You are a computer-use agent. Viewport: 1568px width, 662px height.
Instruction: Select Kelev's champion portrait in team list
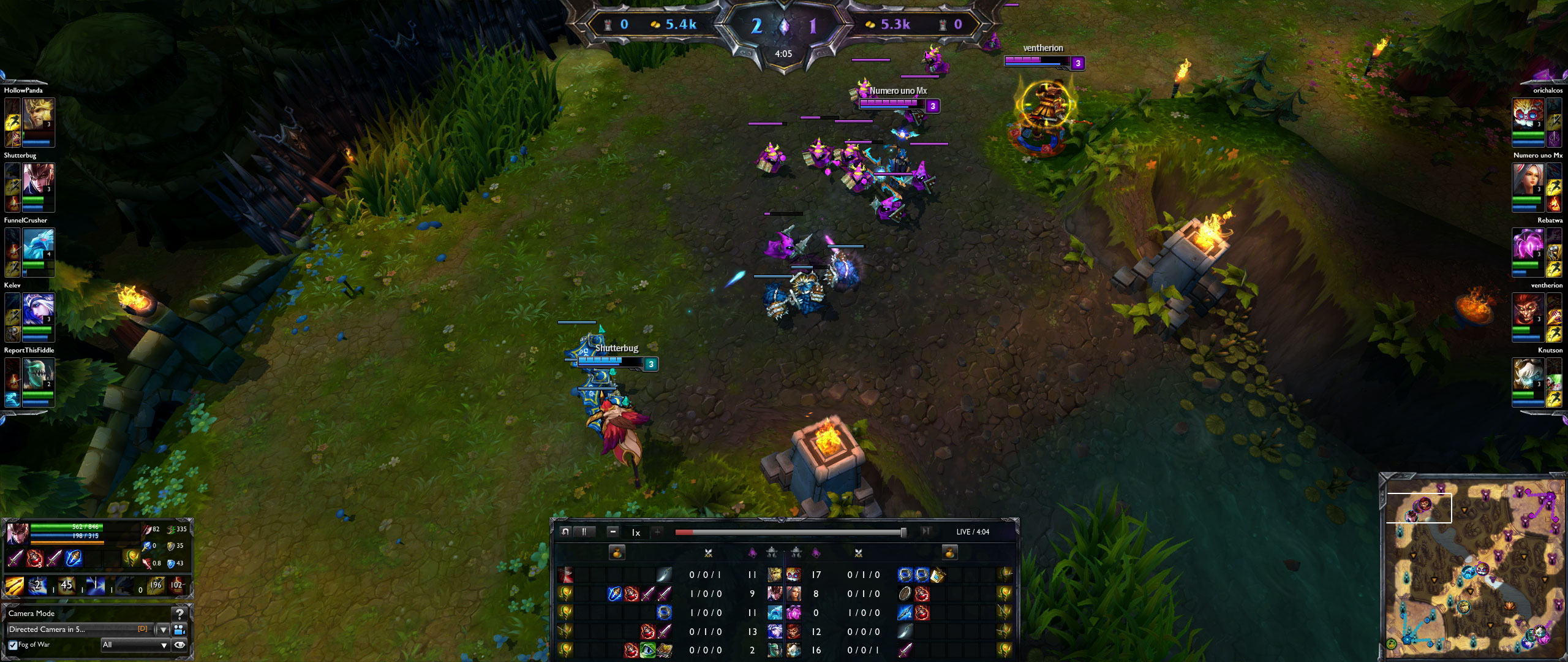point(38,309)
